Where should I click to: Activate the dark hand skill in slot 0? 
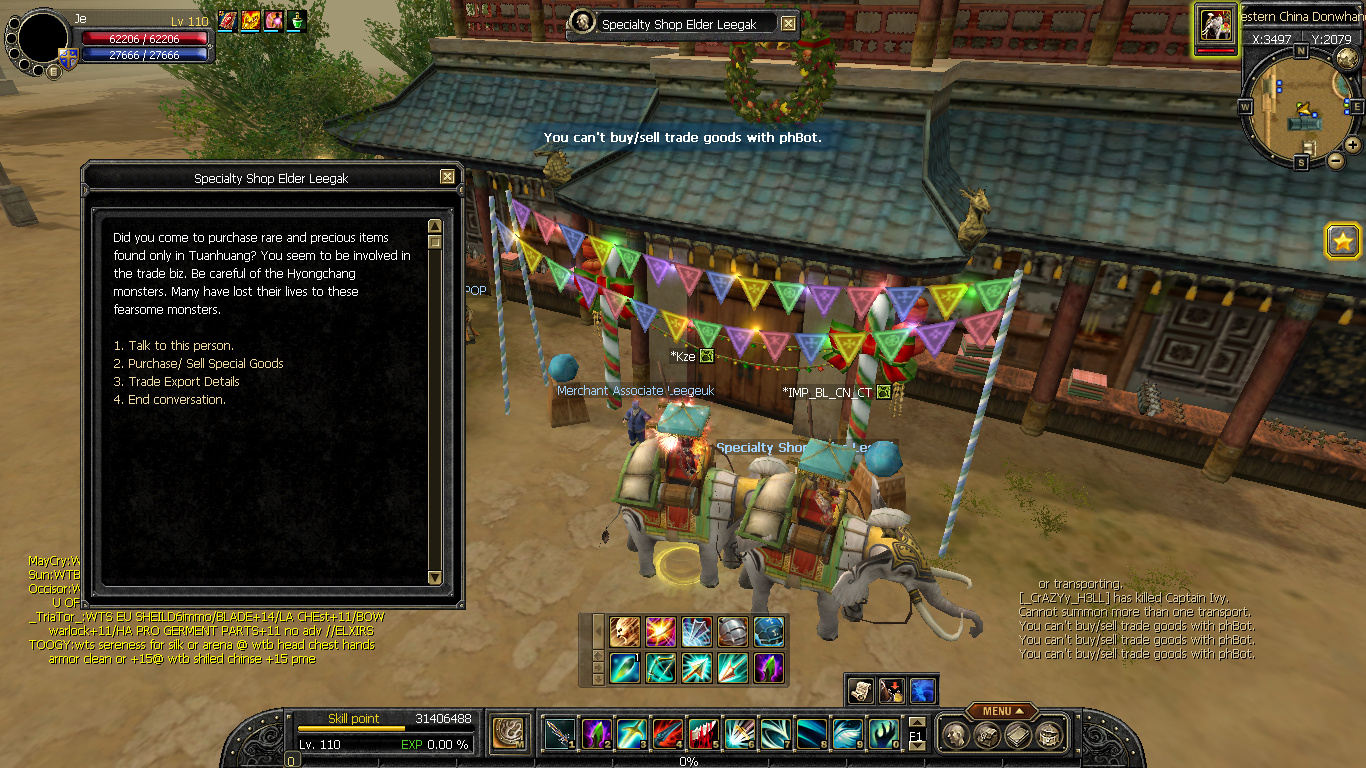882,735
